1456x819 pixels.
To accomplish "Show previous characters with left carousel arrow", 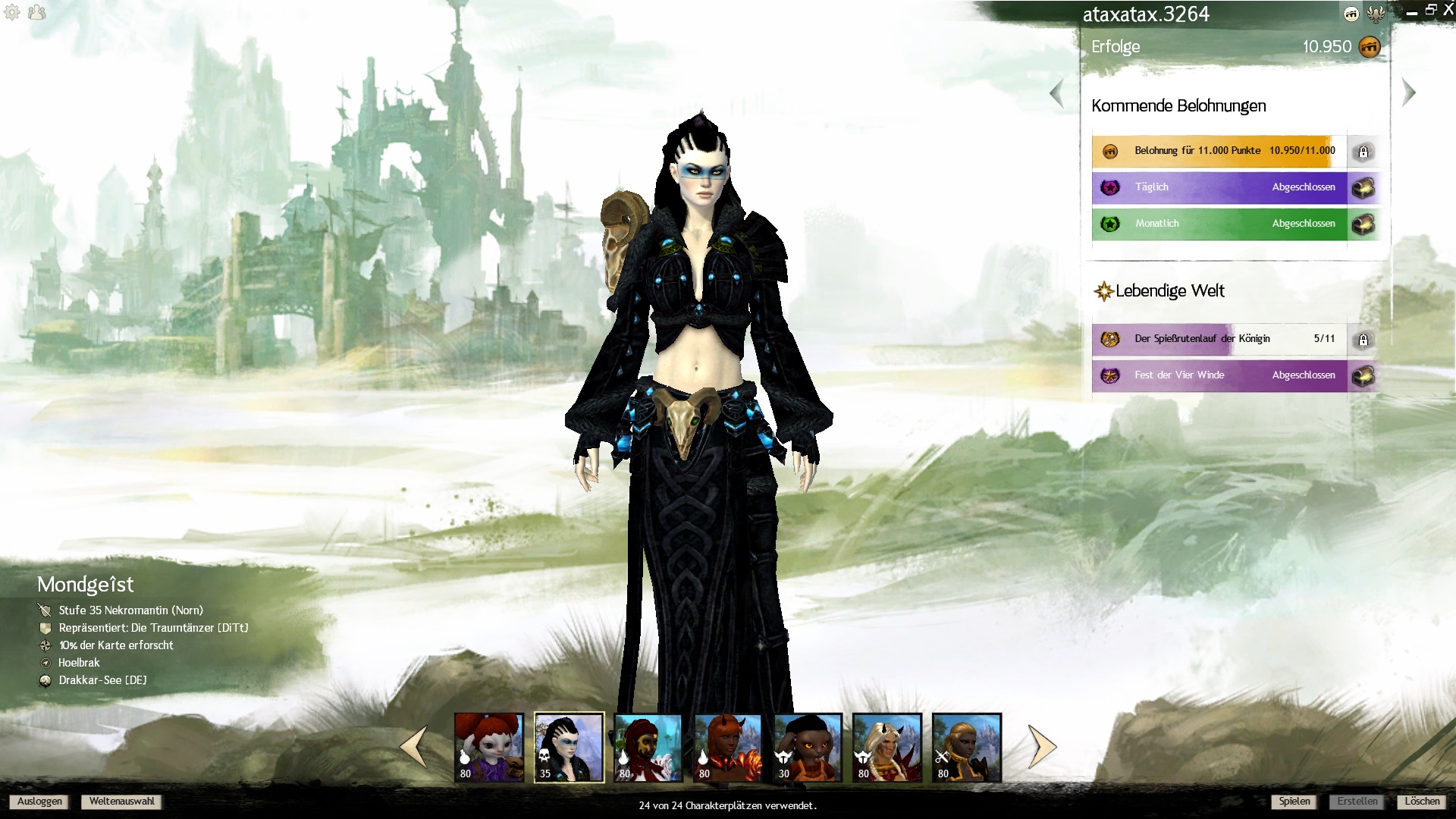I will click(x=414, y=747).
